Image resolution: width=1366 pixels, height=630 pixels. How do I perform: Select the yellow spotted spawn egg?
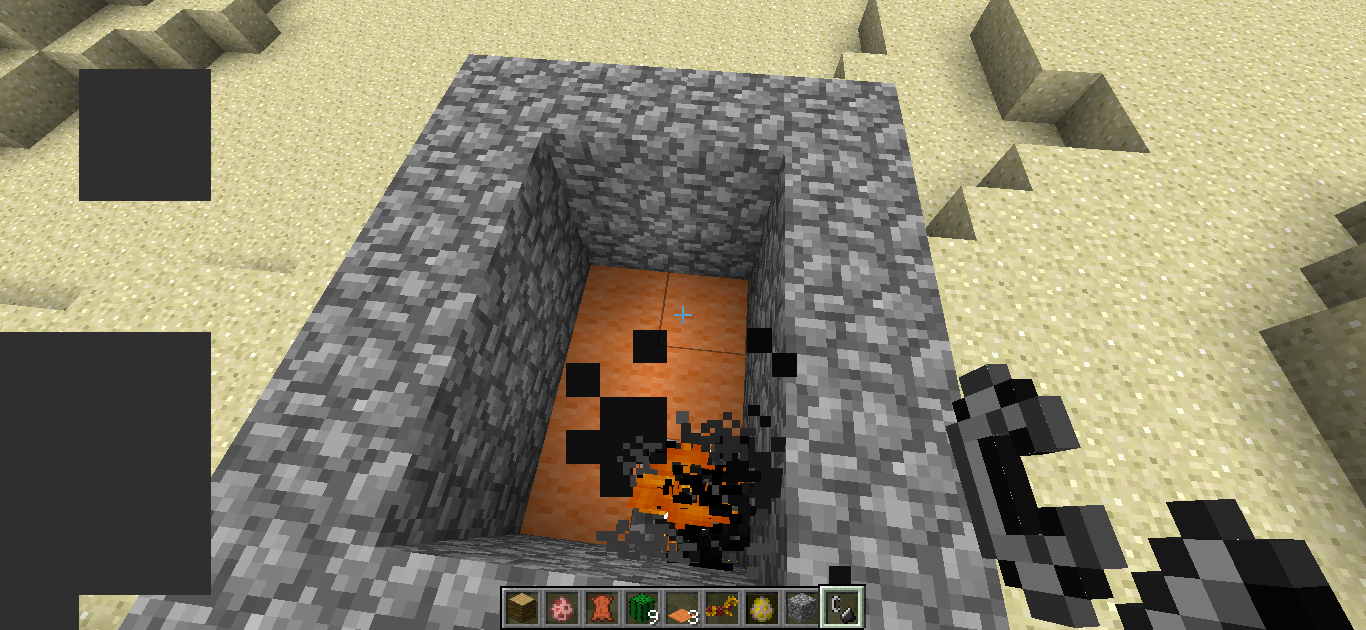pyautogui.click(x=760, y=606)
